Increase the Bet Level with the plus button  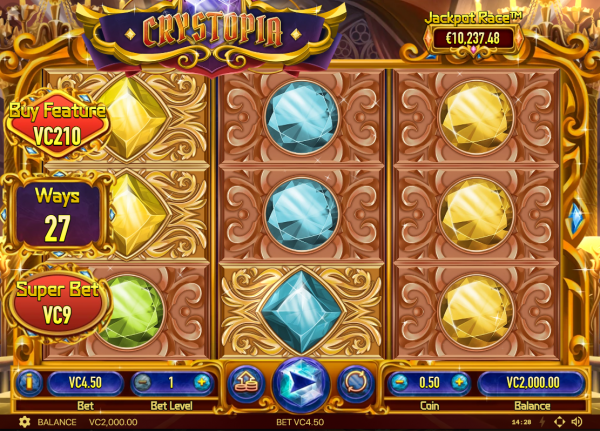[202, 382]
